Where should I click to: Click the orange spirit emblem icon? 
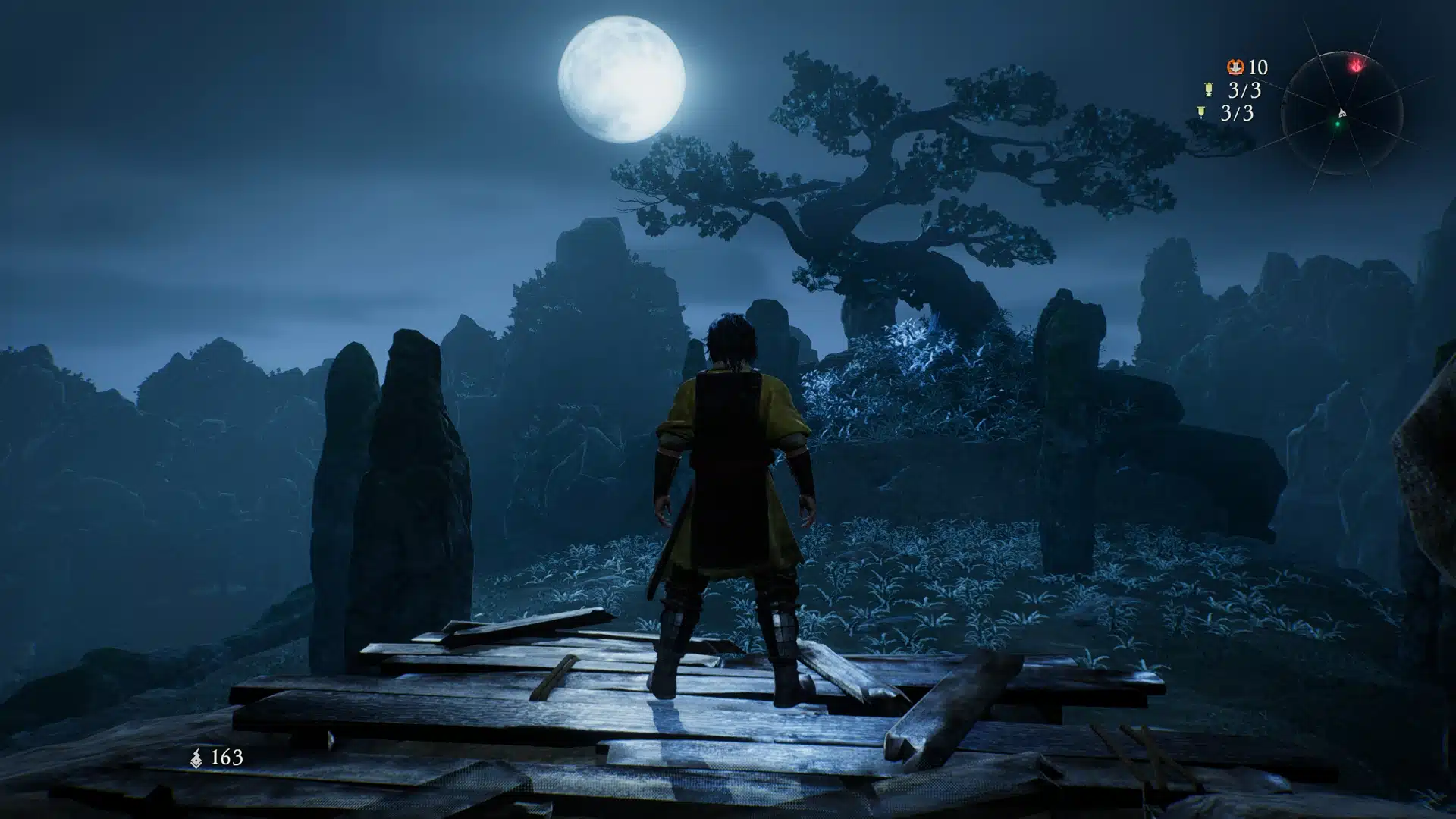(x=1236, y=67)
